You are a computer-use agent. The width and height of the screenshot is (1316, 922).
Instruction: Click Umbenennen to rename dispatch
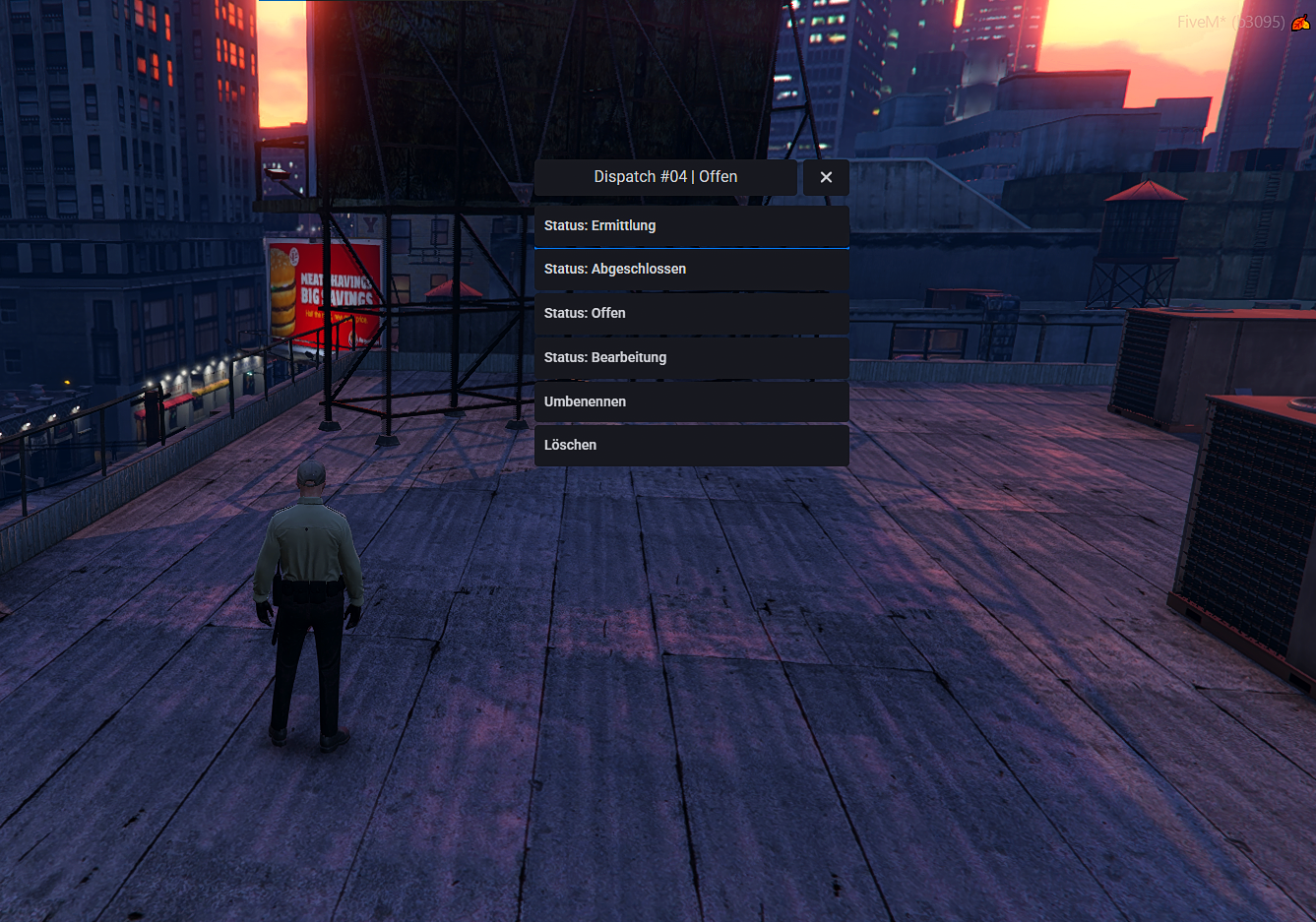(x=691, y=401)
